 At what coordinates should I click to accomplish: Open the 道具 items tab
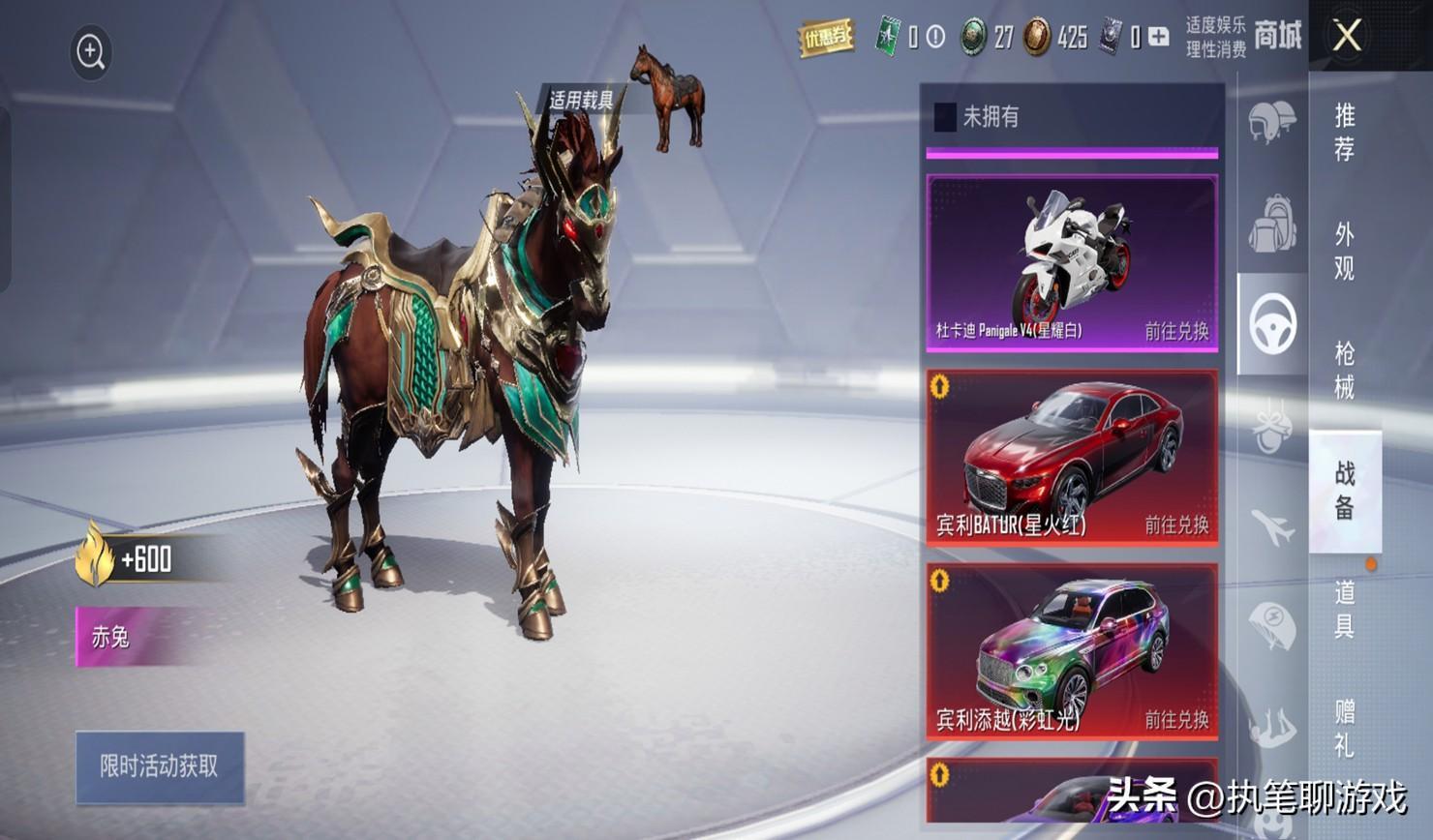pos(1345,609)
